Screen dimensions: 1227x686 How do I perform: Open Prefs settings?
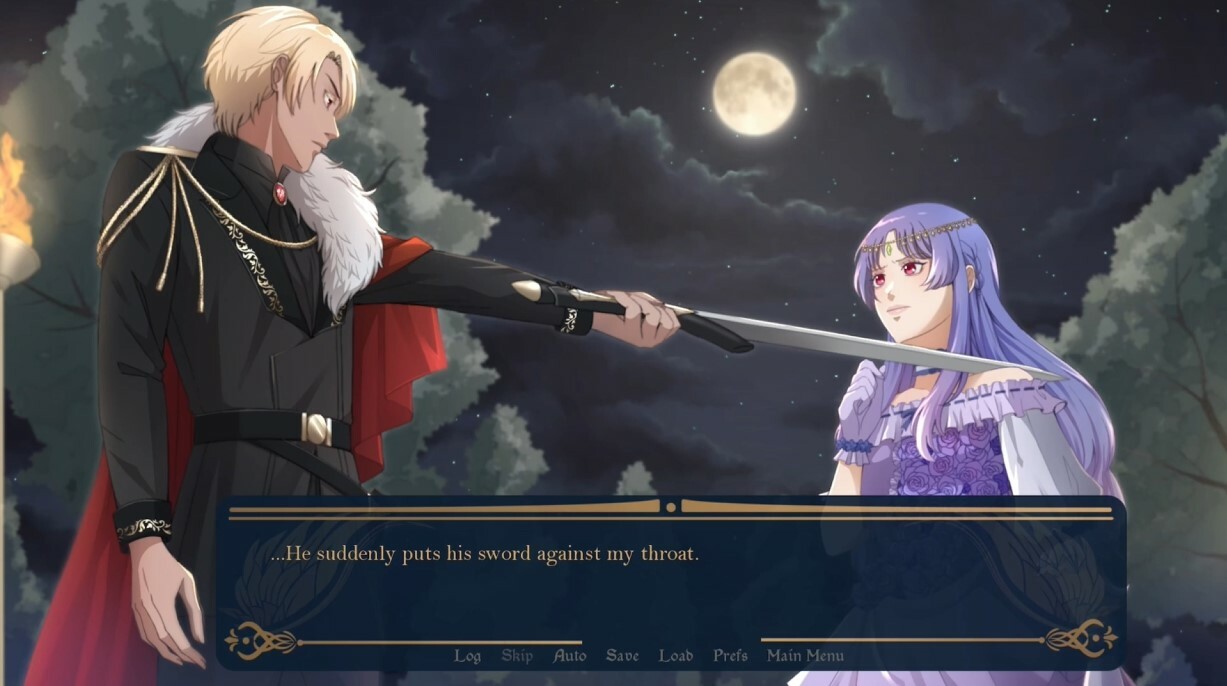click(x=730, y=656)
